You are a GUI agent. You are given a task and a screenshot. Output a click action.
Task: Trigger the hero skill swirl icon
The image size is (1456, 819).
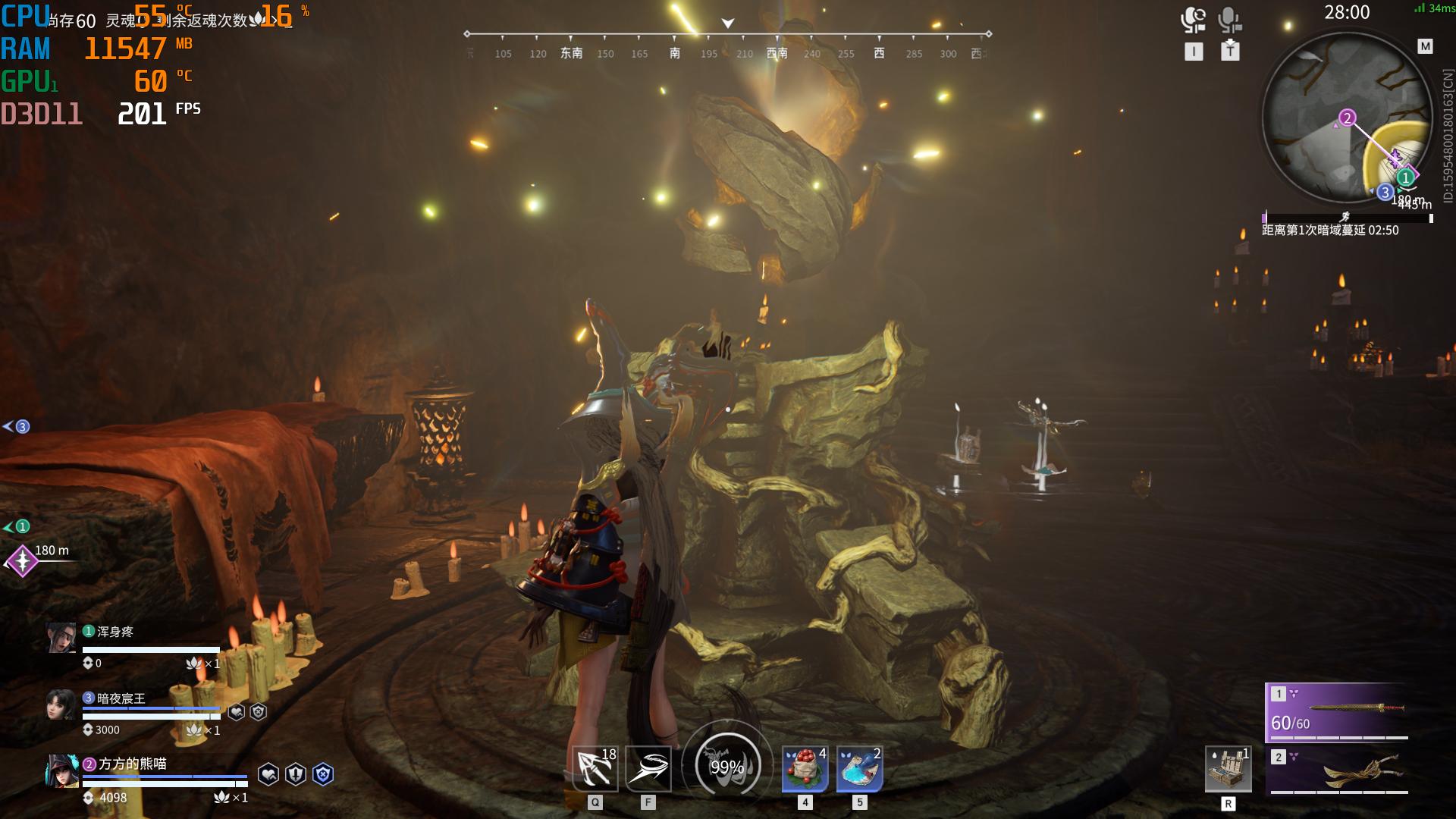(648, 769)
